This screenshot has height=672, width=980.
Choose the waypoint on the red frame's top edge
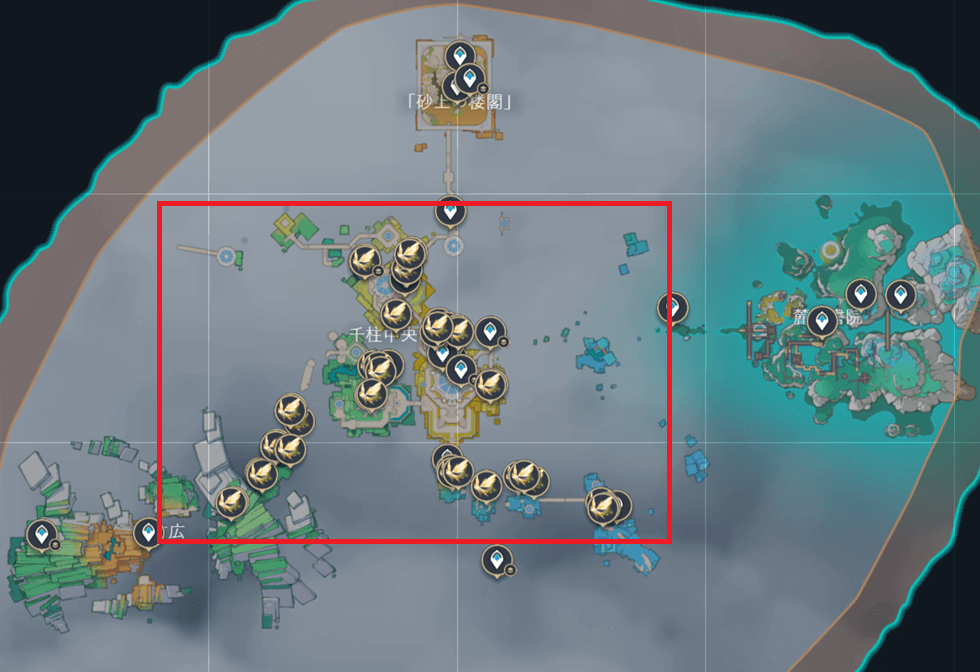(x=450, y=211)
